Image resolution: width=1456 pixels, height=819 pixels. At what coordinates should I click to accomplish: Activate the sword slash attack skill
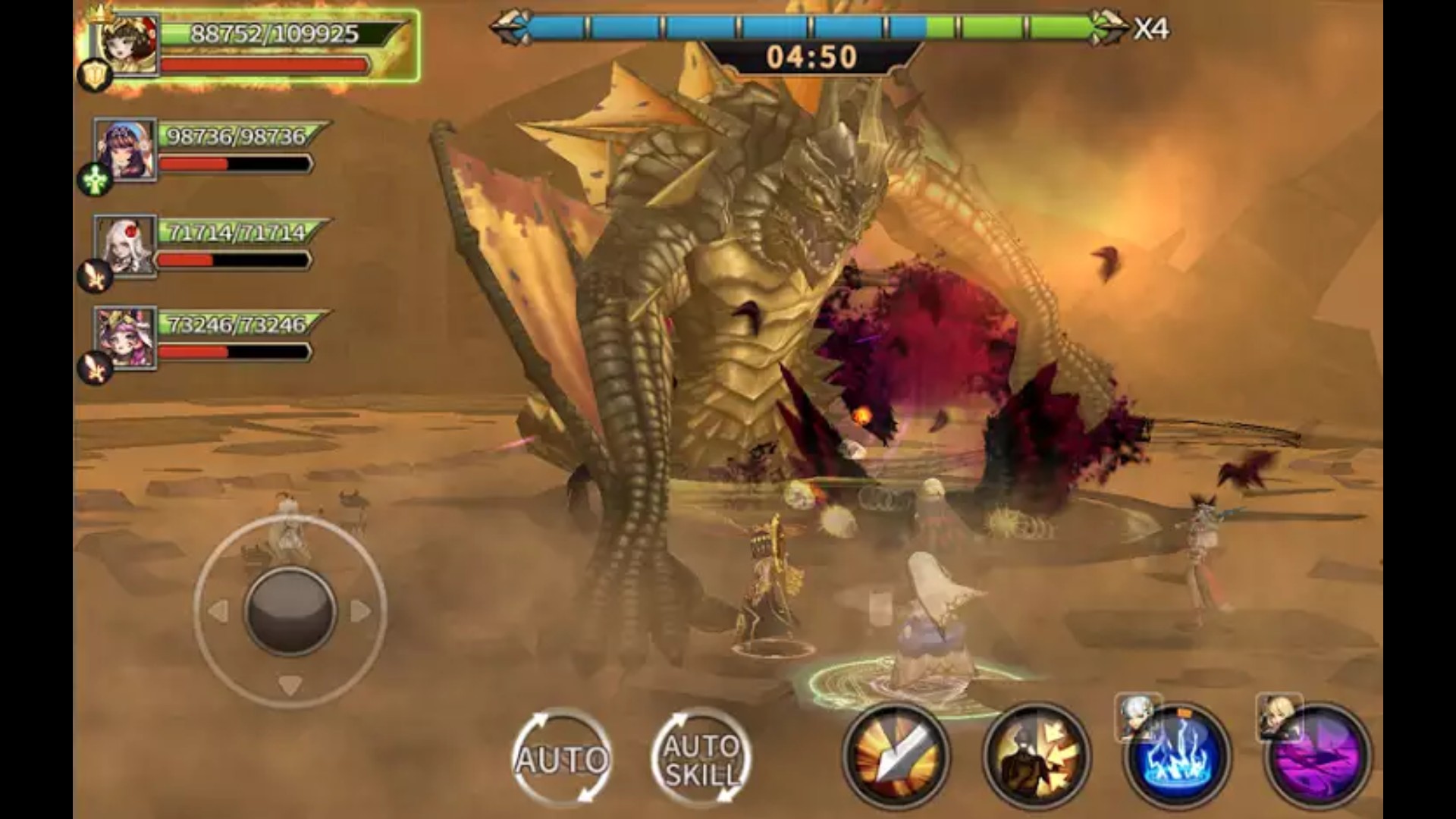897,755
